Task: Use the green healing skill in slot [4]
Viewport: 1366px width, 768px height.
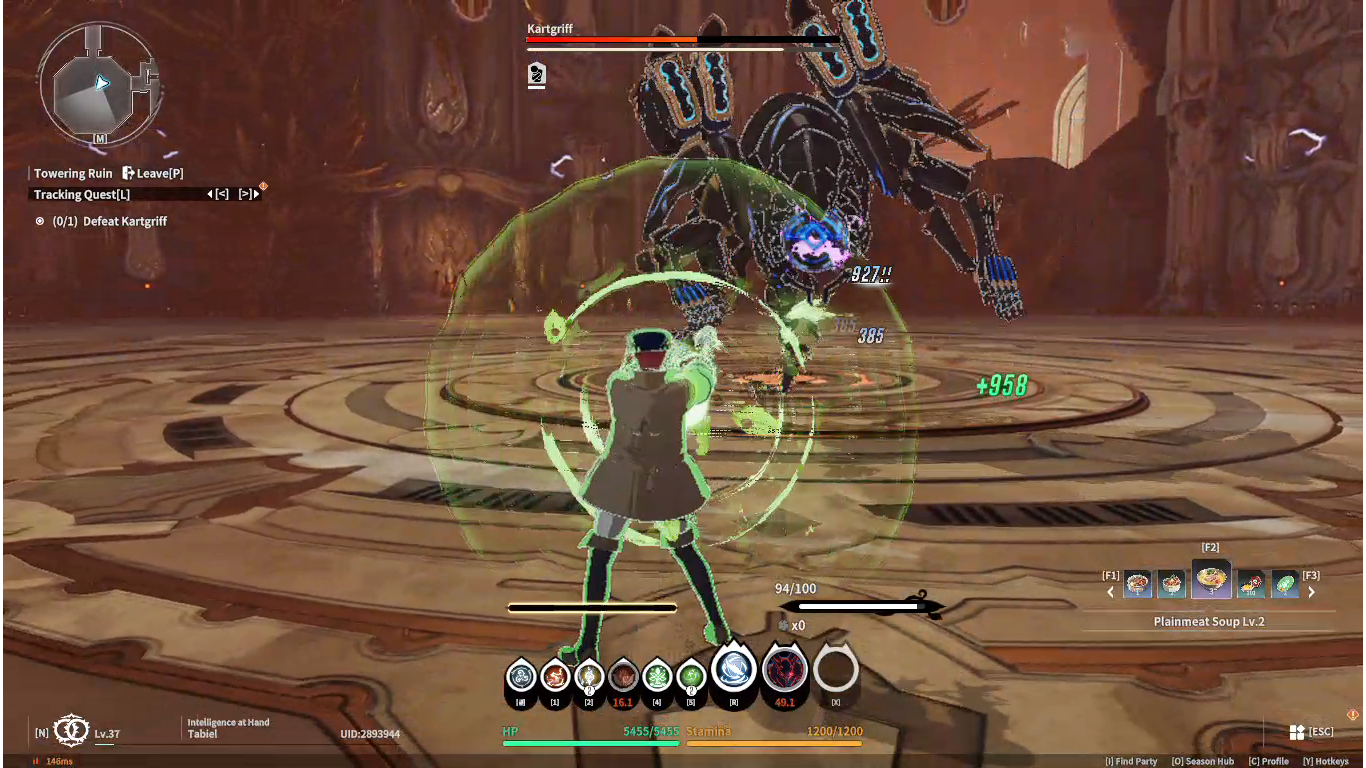Action: pyautogui.click(x=657, y=674)
